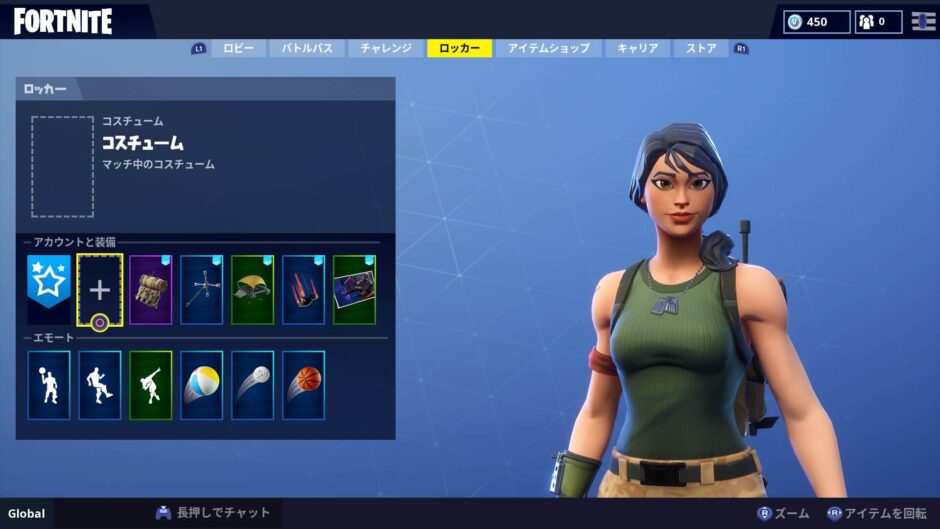This screenshot has height=529, width=940.
Task: Open the main menu icon at top right
Action: pyautogui.click(x=923, y=21)
